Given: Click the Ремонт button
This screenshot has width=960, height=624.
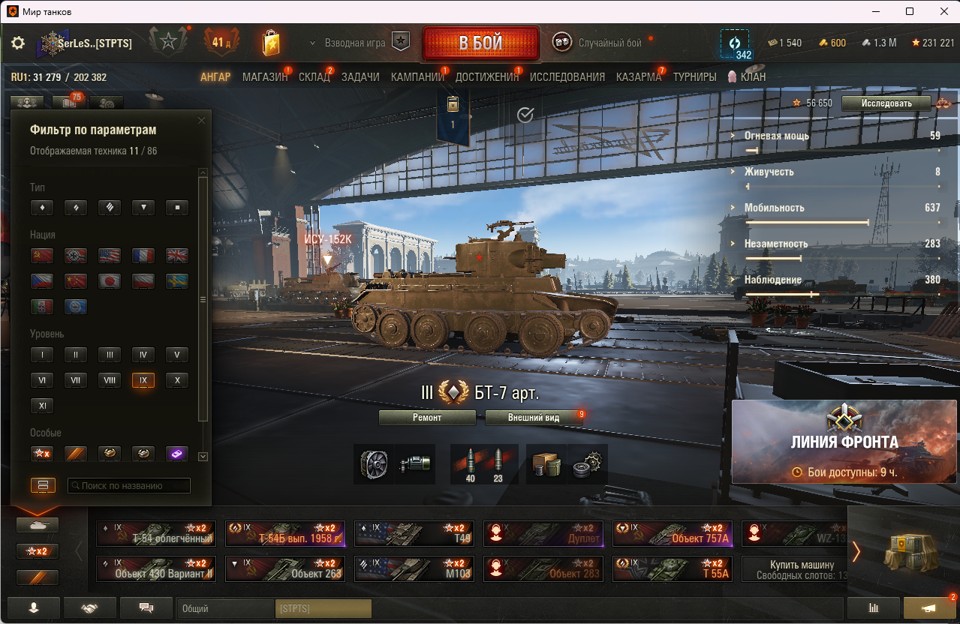Looking at the screenshot, I should [x=427, y=417].
